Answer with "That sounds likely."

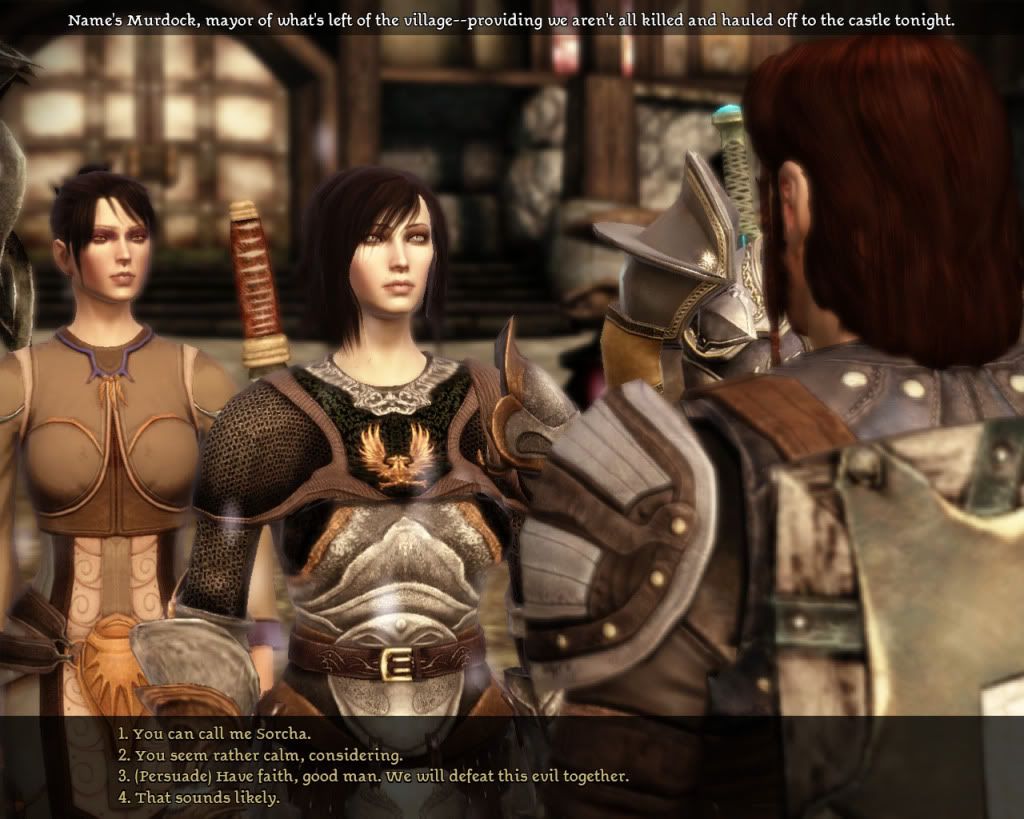pos(198,798)
